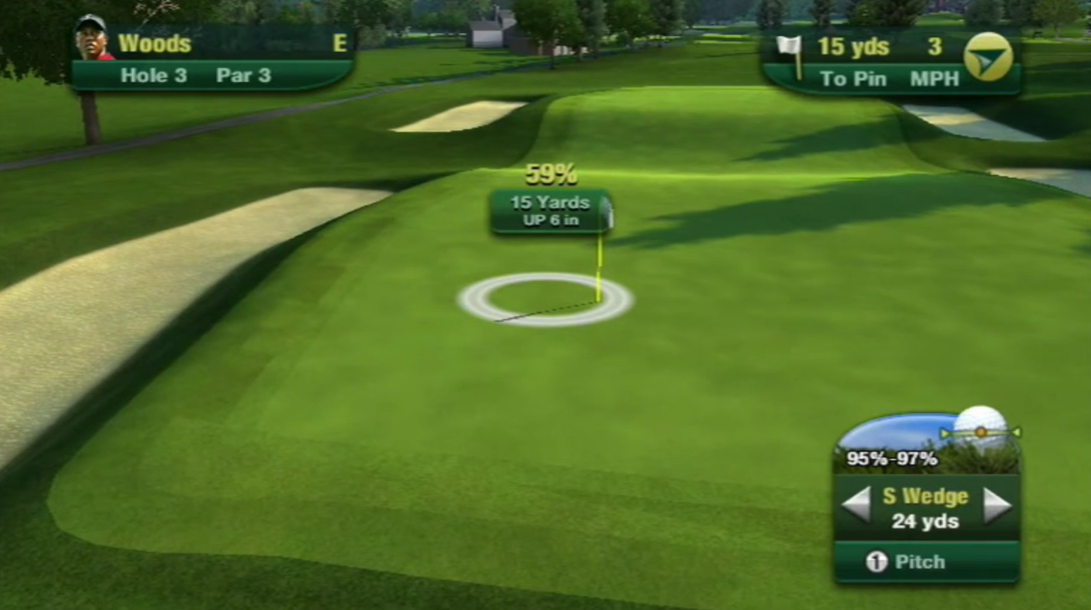Click the Woods player portrait

(93, 38)
